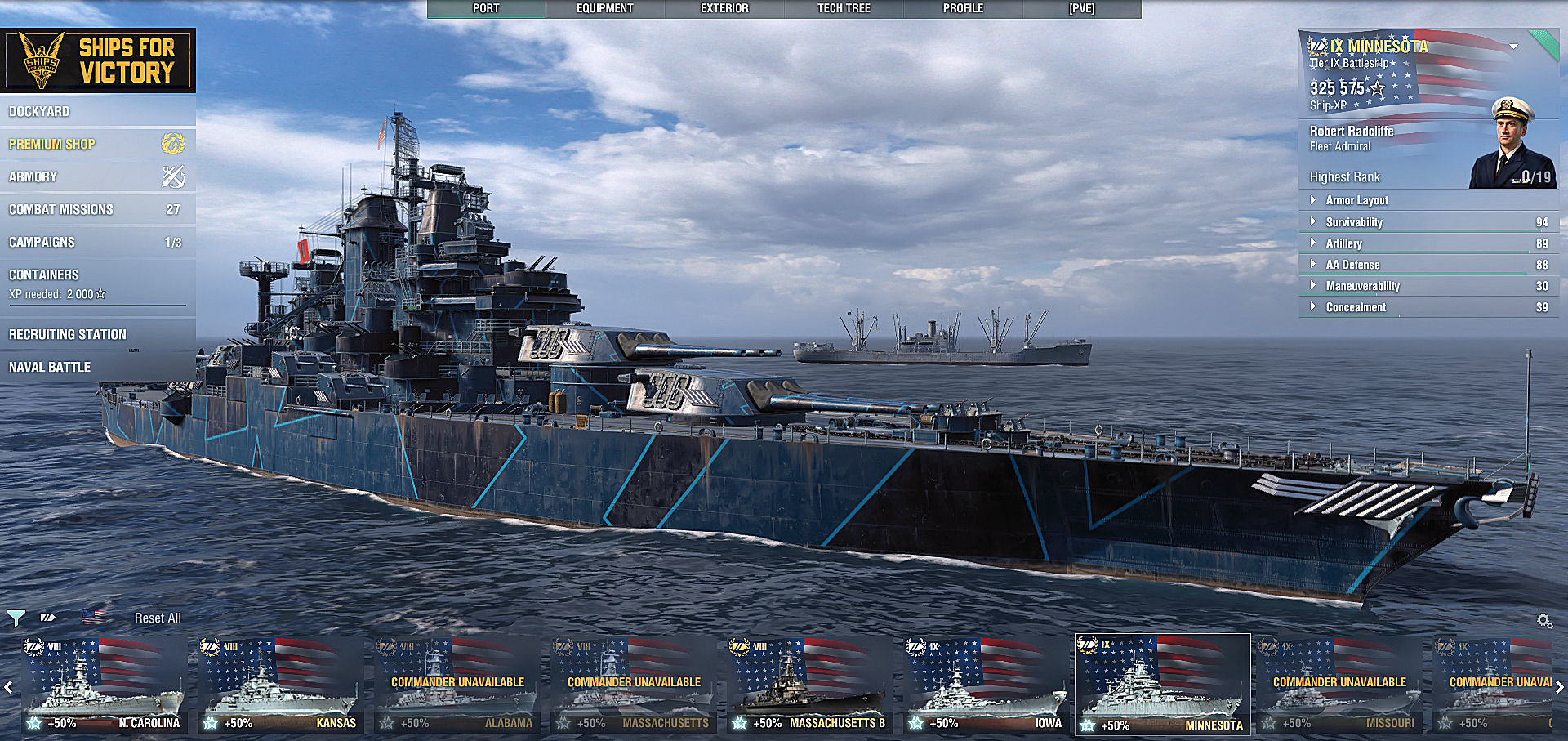Expand the Armor Layout row
The width and height of the screenshot is (1568, 741).
click(x=1356, y=200)
